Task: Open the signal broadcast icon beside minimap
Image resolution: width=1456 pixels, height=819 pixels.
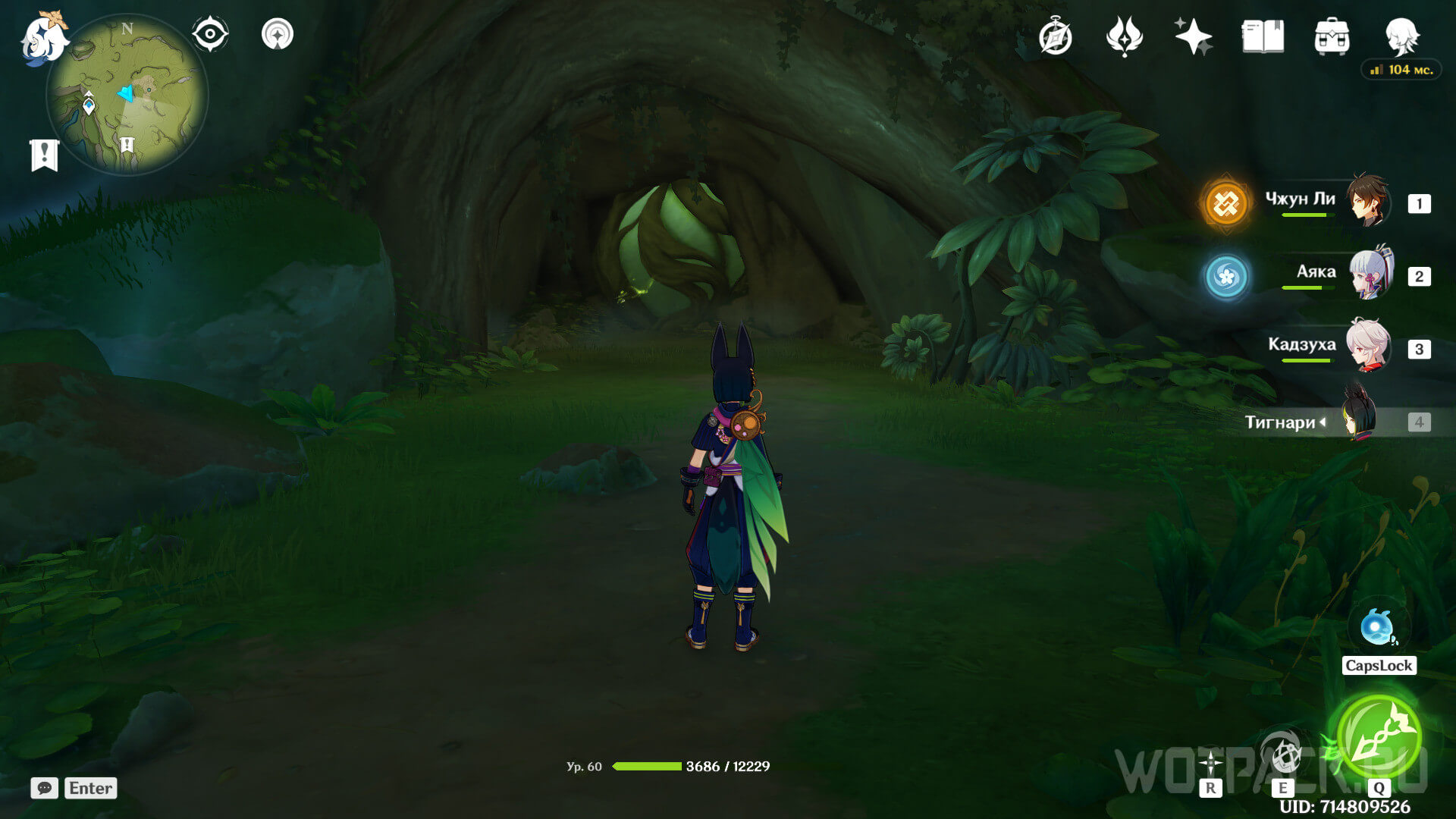Action: coord(278,34)
